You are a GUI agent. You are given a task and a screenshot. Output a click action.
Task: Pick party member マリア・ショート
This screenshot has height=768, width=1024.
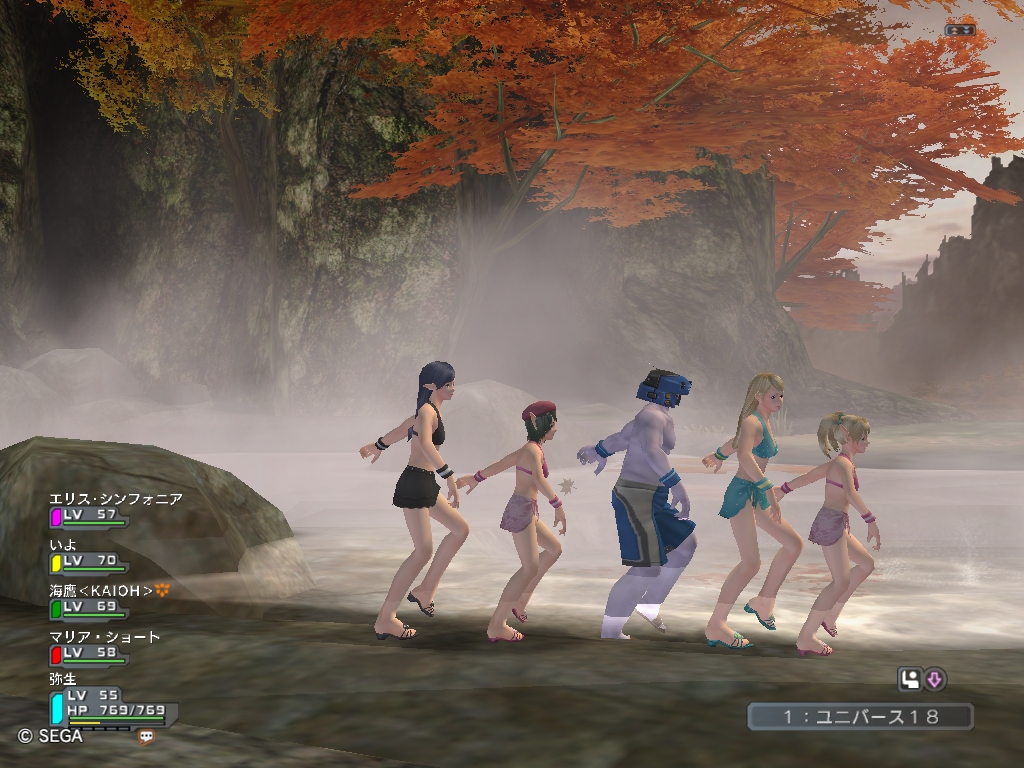pos(105,637)
